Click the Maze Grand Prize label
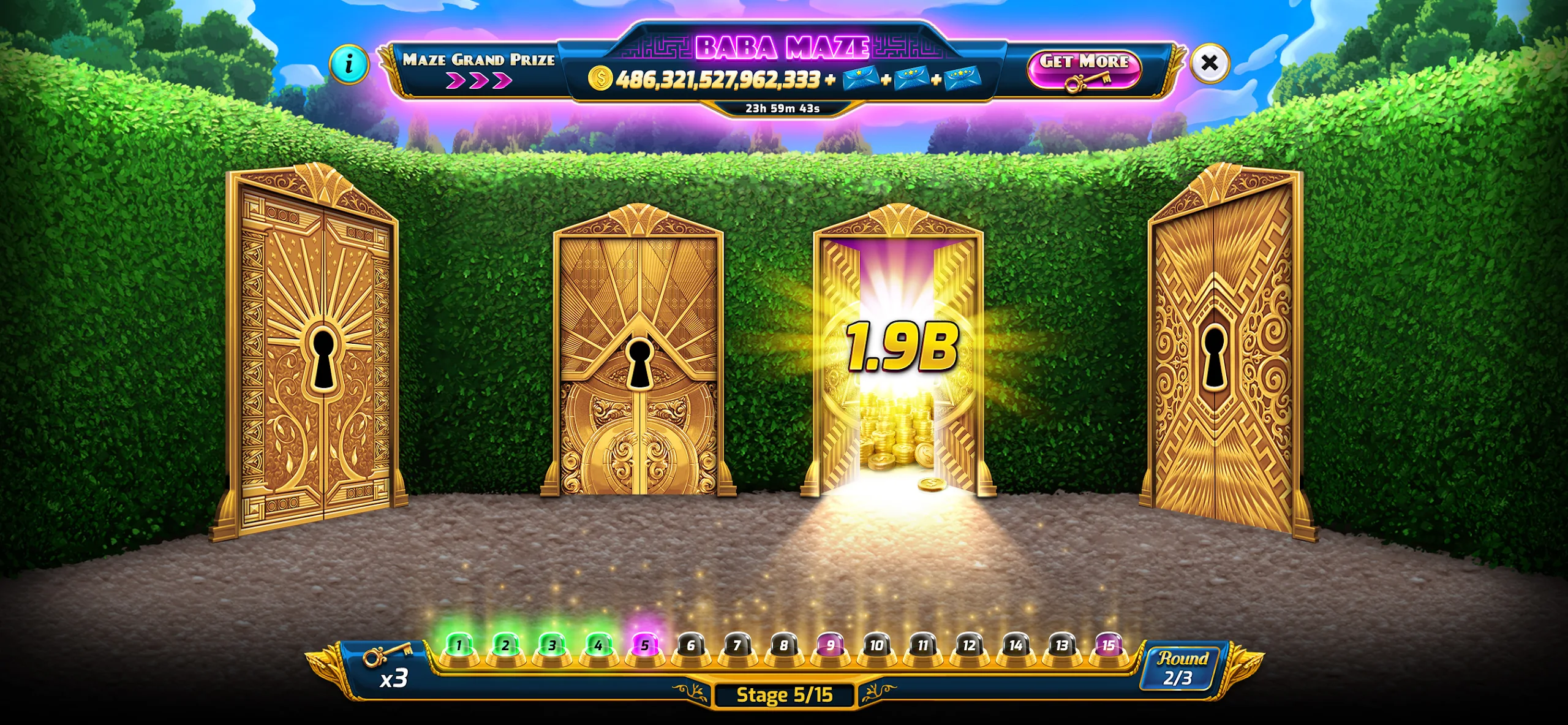This screenshot has width=1568, height=725. pos(480,59)
